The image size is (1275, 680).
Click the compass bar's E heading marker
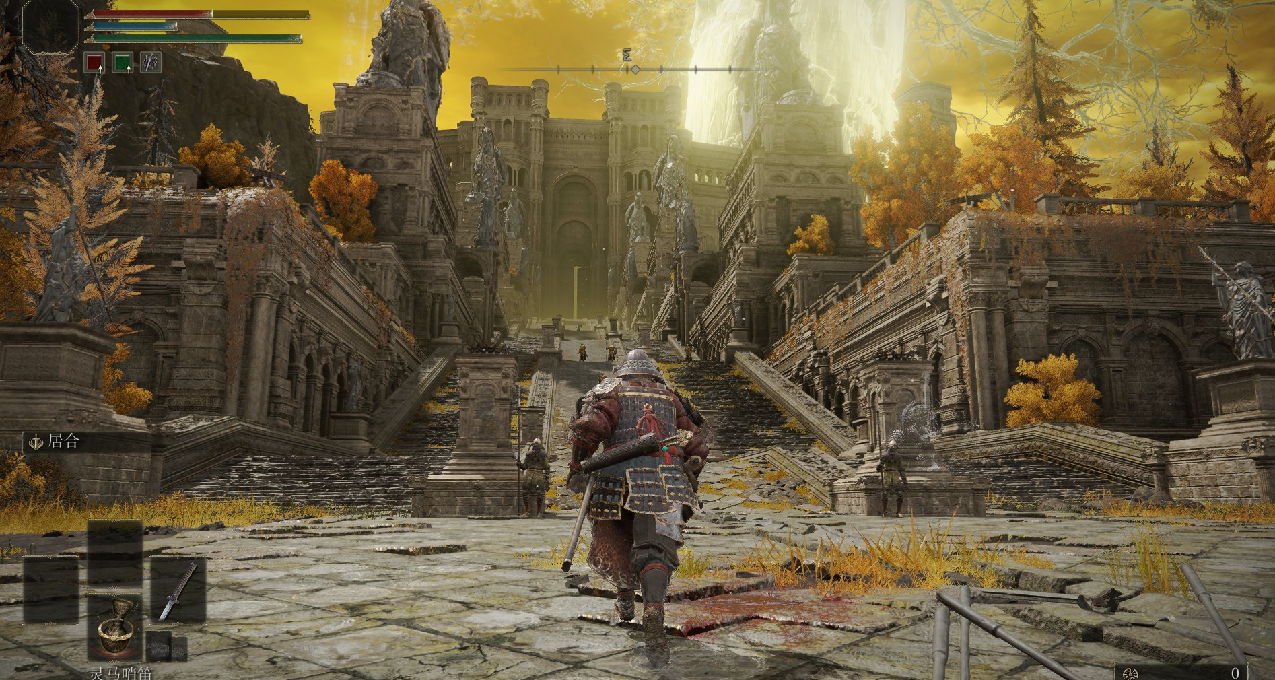click(x=628, y=55)
